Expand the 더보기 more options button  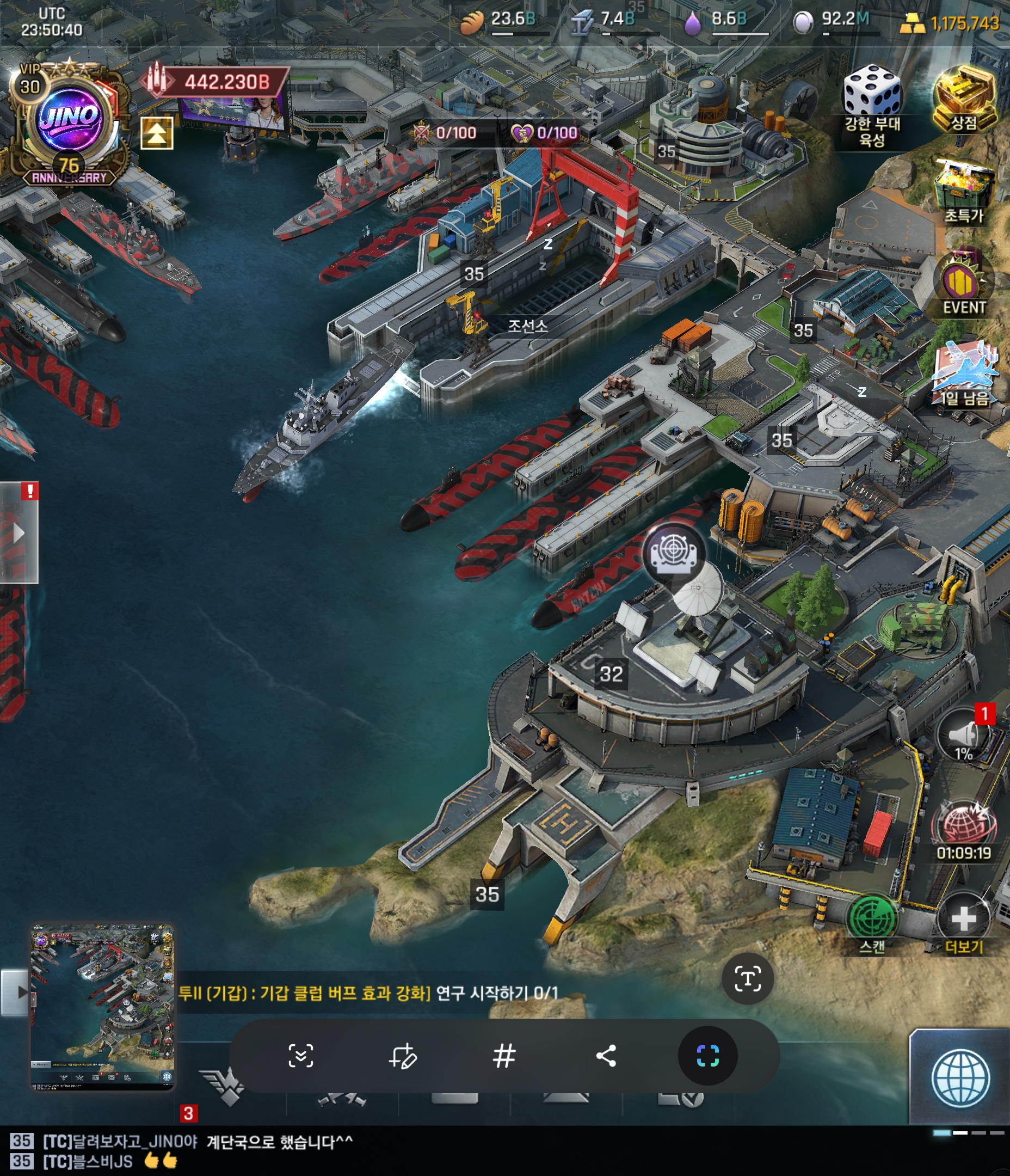(x=963, y=920)
